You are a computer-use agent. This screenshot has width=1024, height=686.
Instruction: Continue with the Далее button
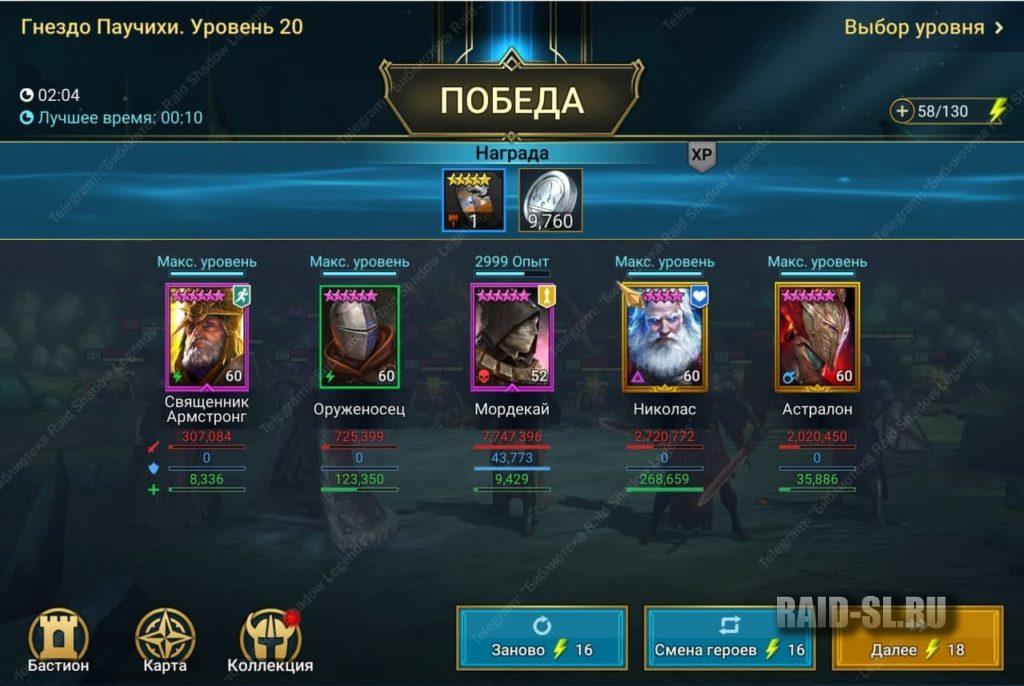pos(917,638)
